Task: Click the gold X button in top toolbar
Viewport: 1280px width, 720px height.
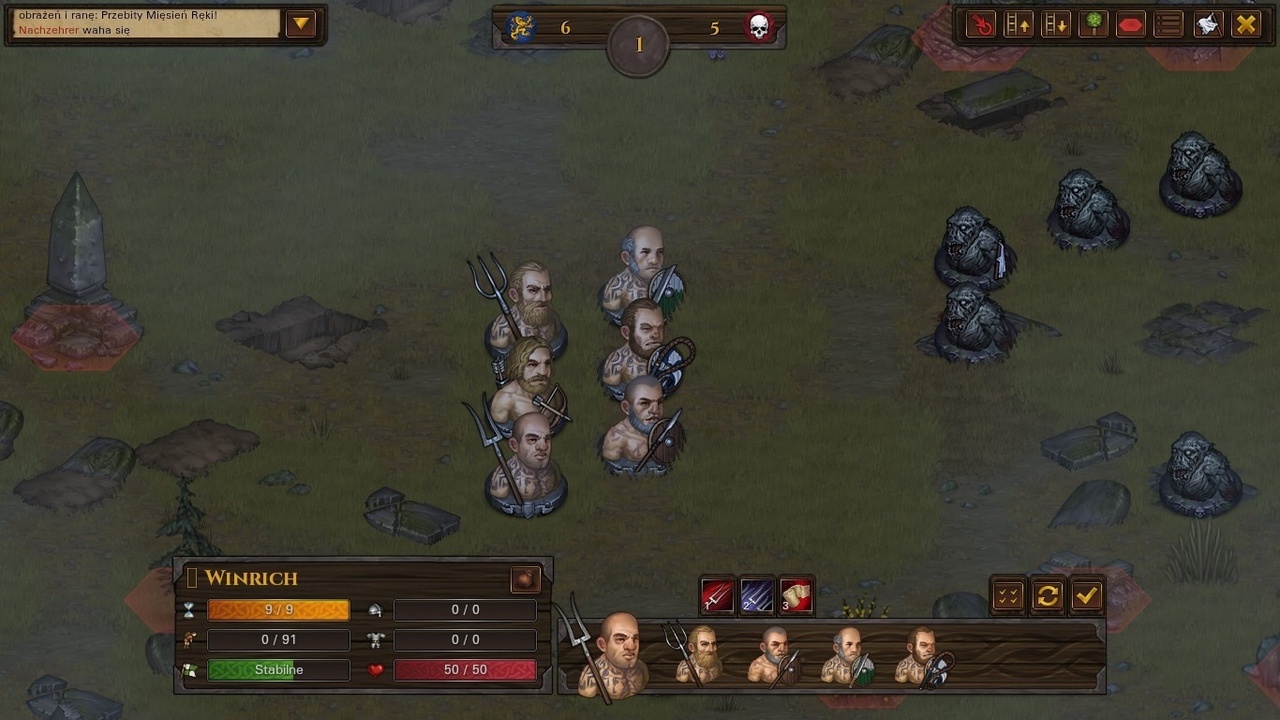Action: [x=1246, y=24]
